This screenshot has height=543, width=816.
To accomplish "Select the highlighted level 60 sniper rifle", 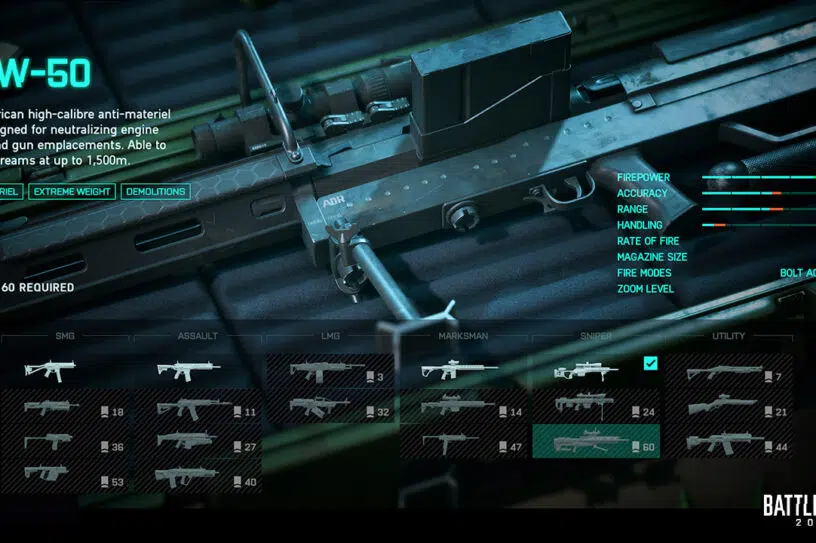I will click(596, 443).
